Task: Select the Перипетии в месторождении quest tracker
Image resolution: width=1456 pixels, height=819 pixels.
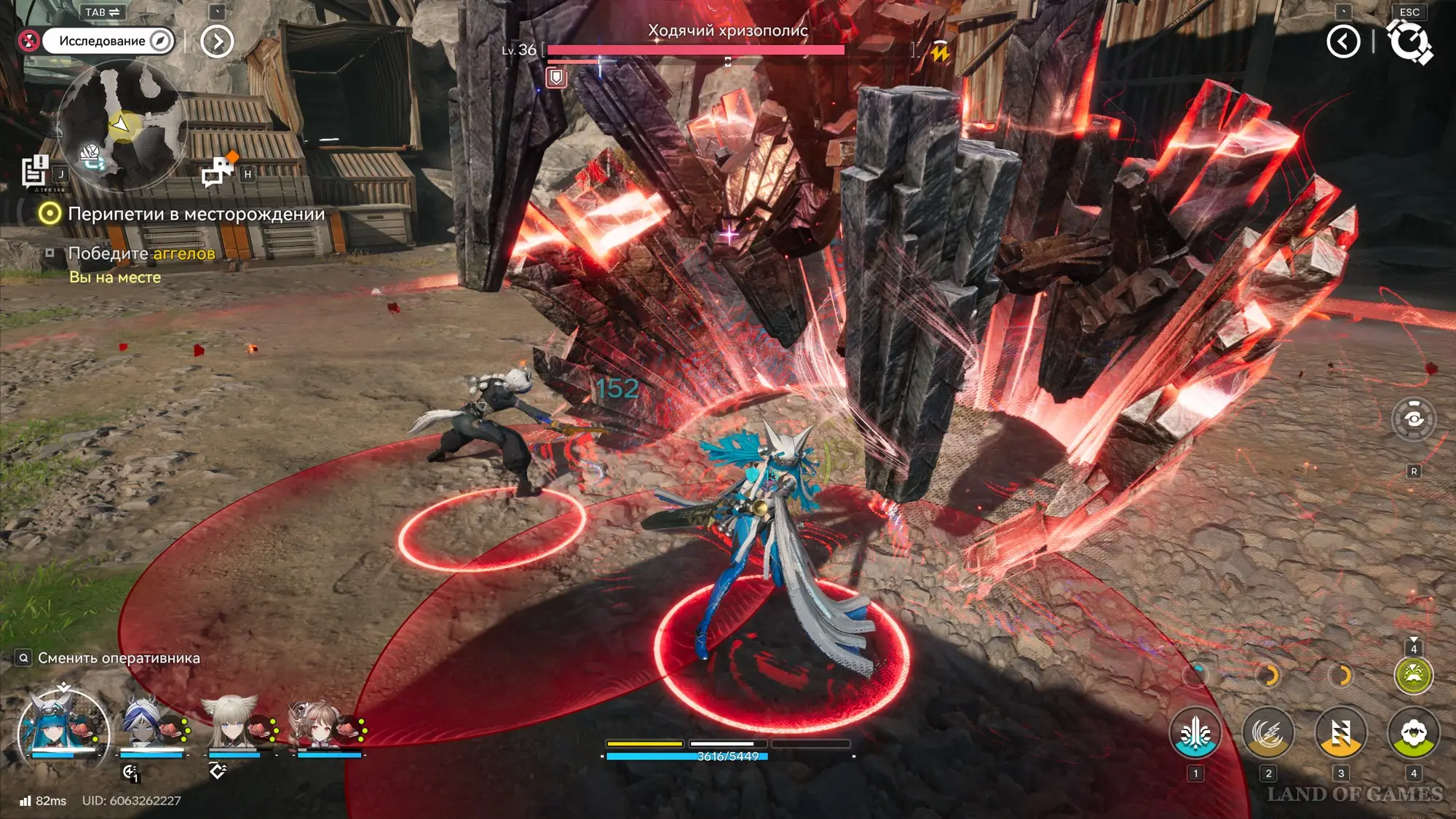Action: (196, 214)
